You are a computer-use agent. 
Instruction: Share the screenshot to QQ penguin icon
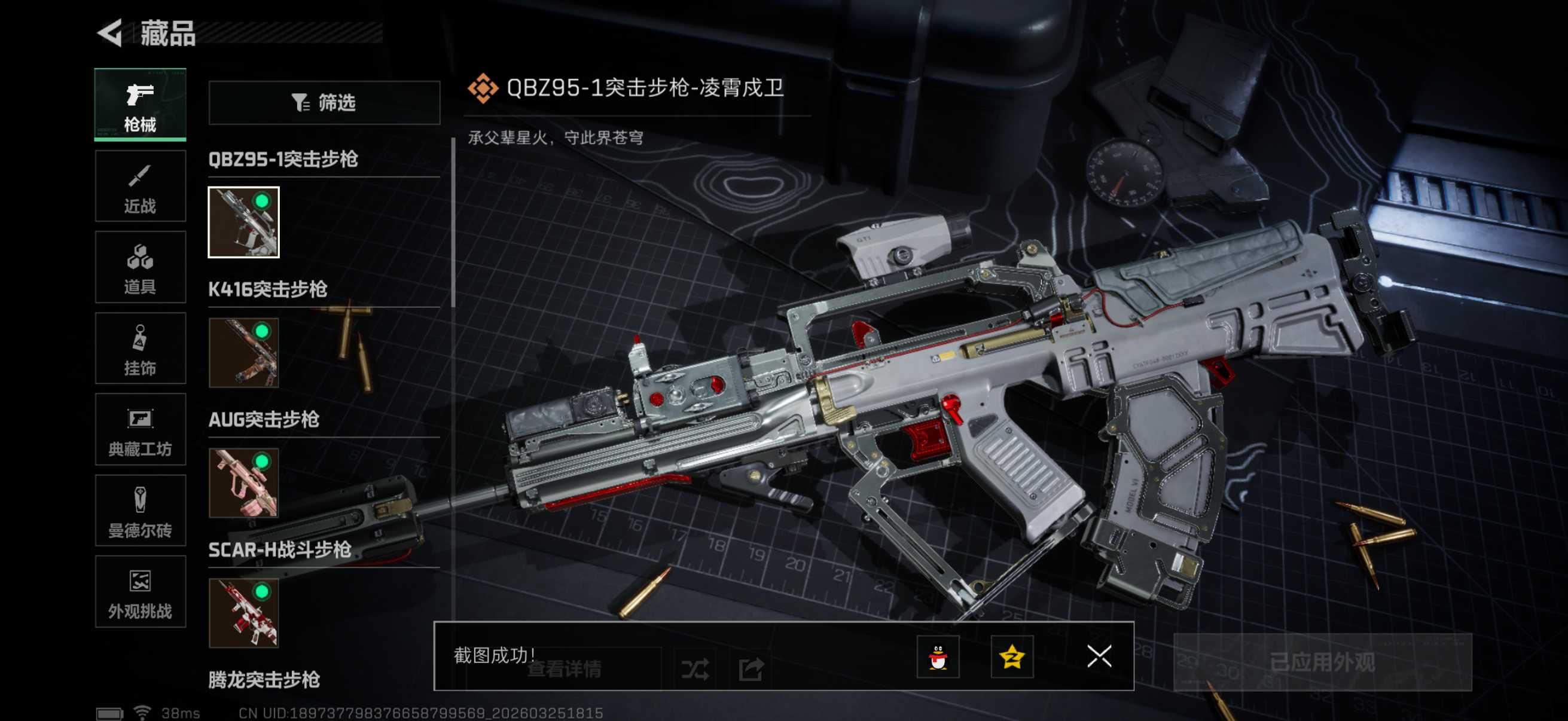point(938,656)
